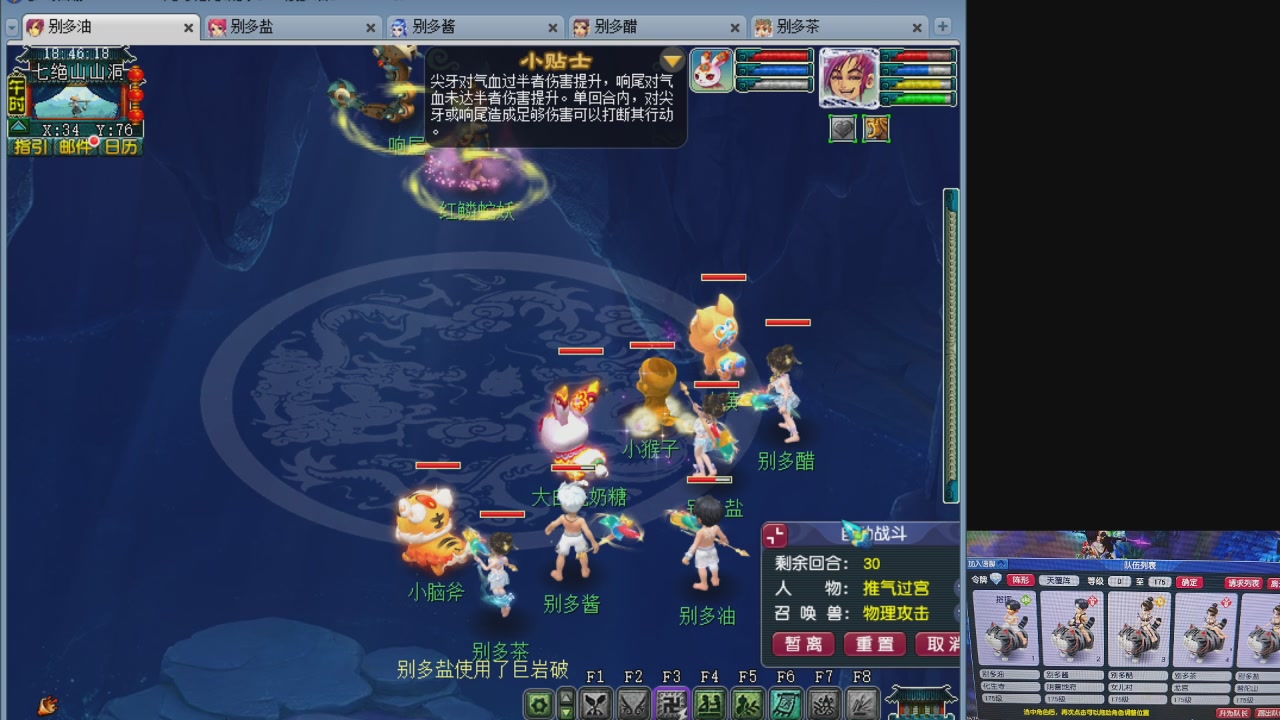
Task: Click the level field showing 175
Action: 1159,582
